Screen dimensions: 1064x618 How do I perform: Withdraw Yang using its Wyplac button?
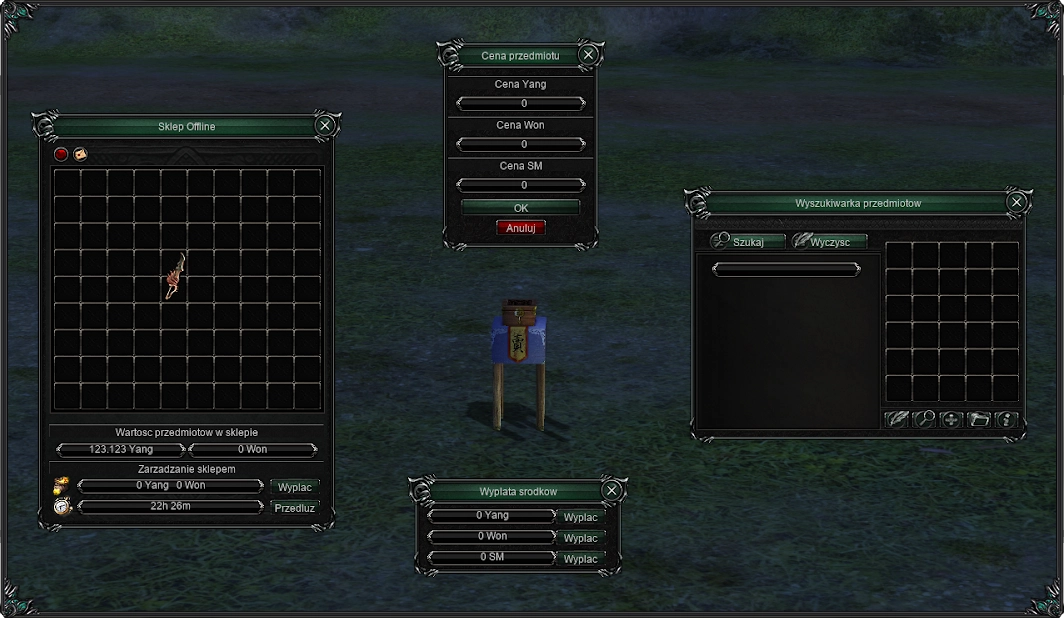tap(580, 517)
